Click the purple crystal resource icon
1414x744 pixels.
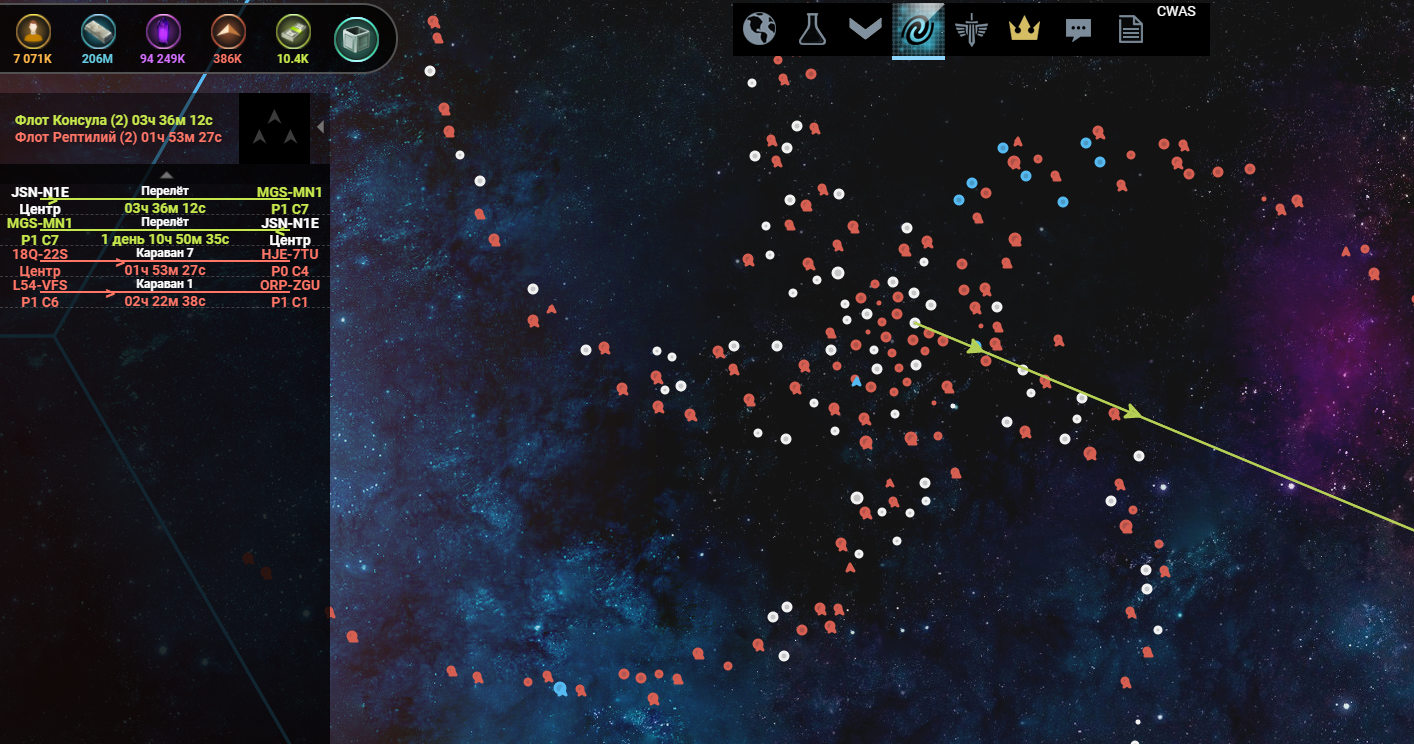[162, 33]
